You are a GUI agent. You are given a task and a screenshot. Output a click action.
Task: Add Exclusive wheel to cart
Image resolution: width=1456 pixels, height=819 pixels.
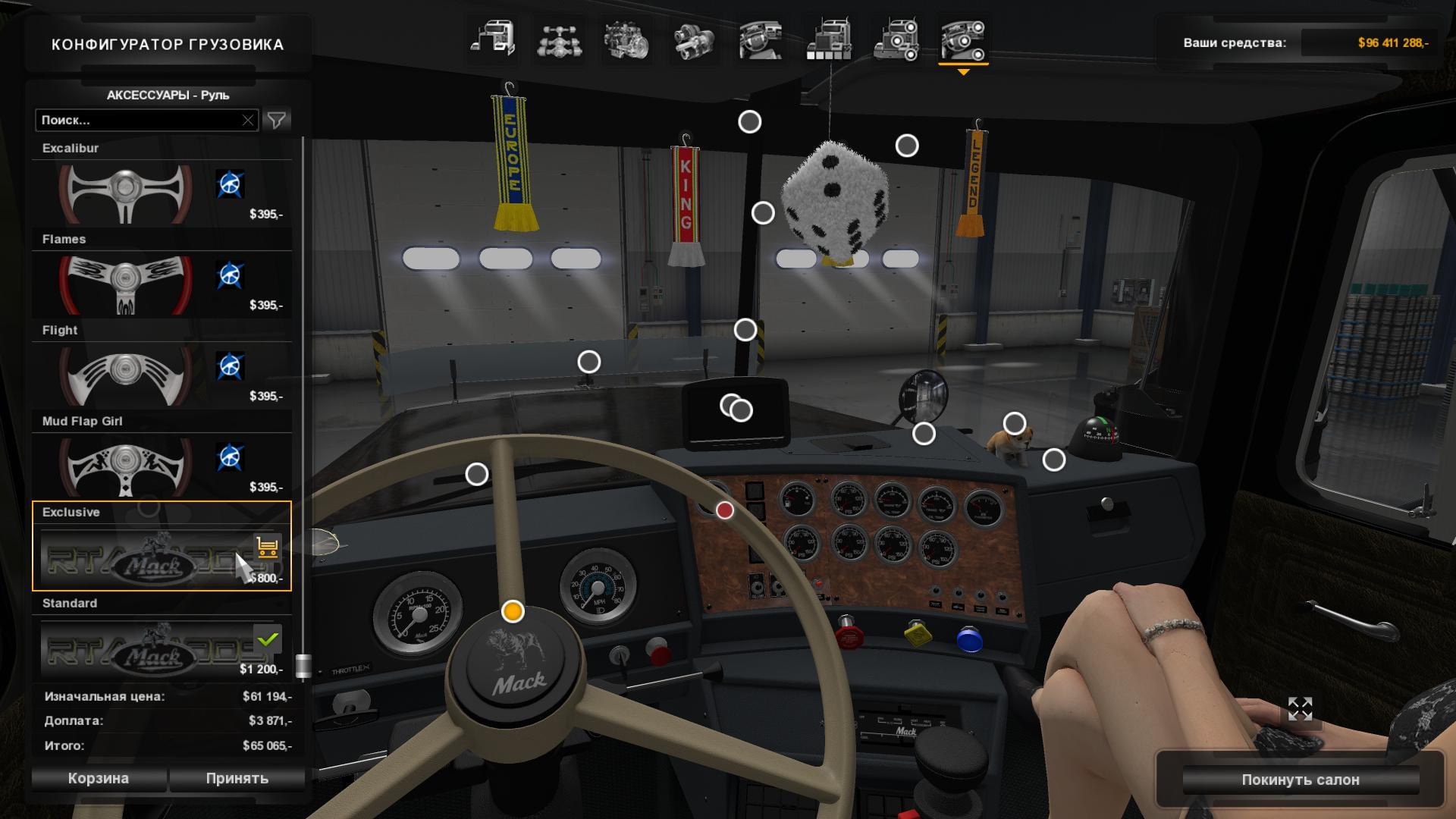click(x=267, y=546)
